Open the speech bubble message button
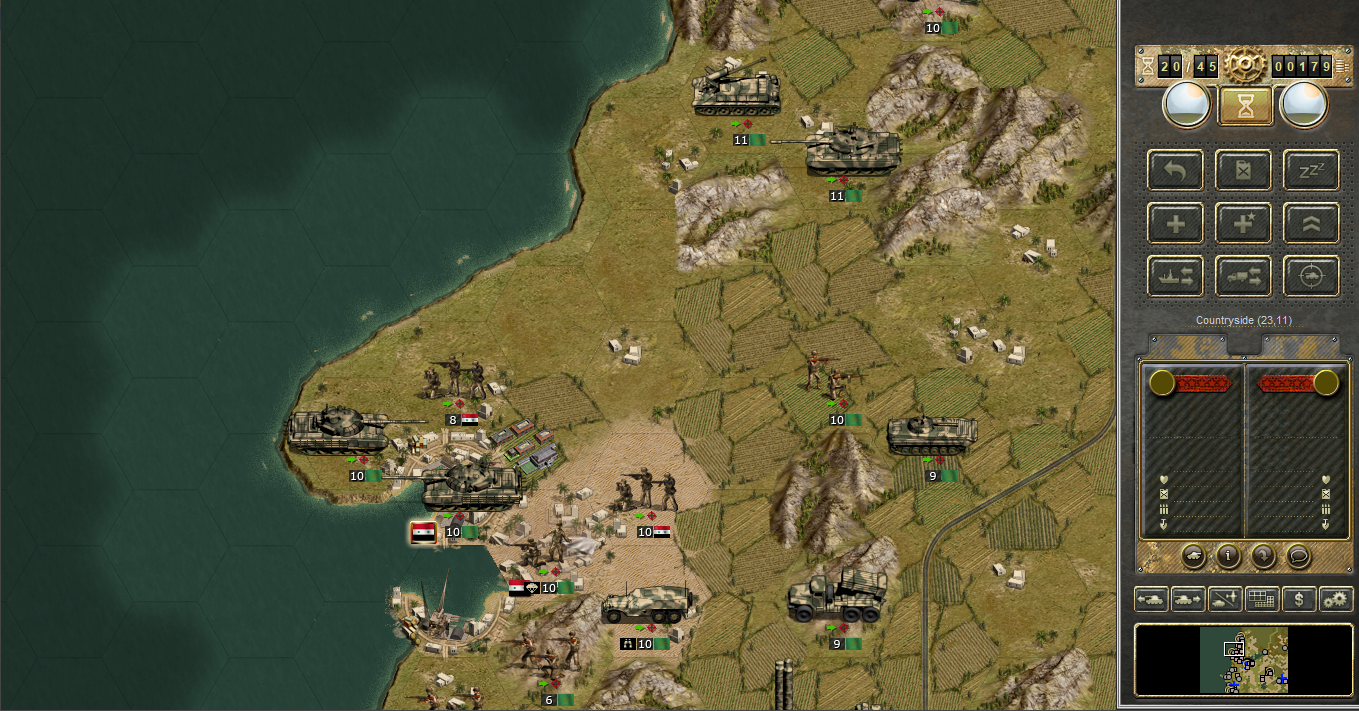Screen dimensions: 1359x711 (1298, 555)
